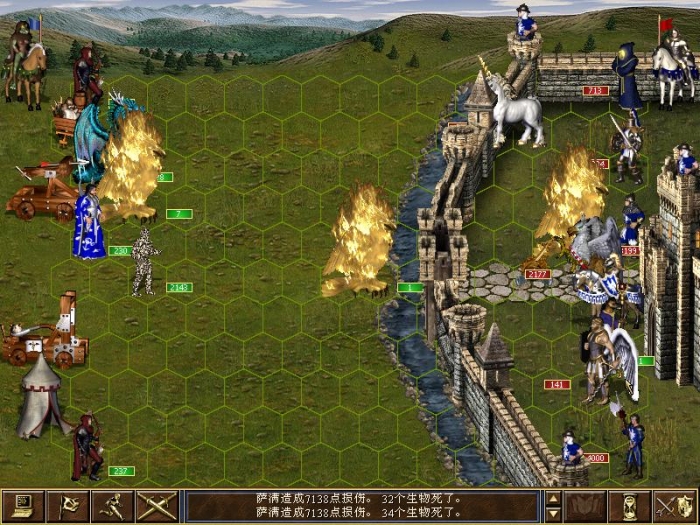Wait this turn with the hourglass button
This screenshot has width=700, height=525.
pyautogui.click(x=630, y=506)
